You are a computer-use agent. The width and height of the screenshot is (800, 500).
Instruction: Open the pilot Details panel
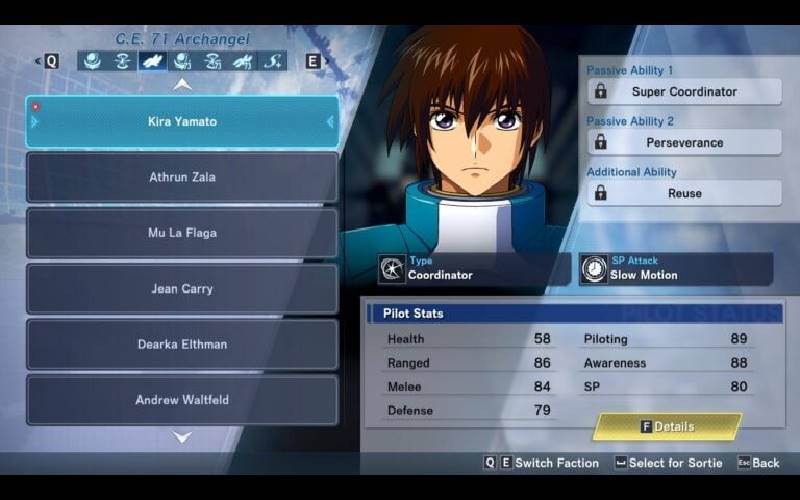click(x=667, y=427)
